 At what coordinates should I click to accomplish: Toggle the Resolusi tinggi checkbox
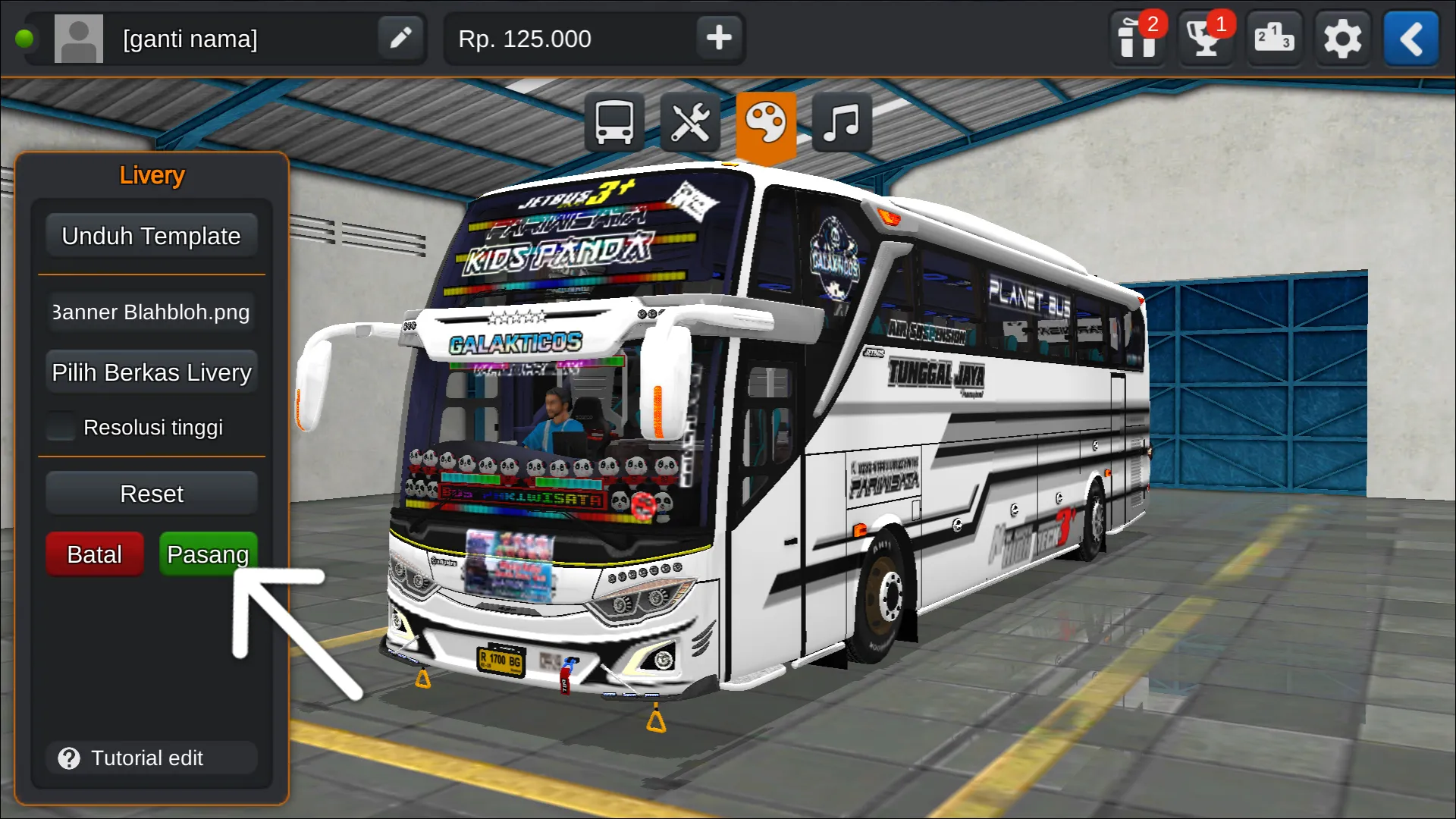pos(61,427)
